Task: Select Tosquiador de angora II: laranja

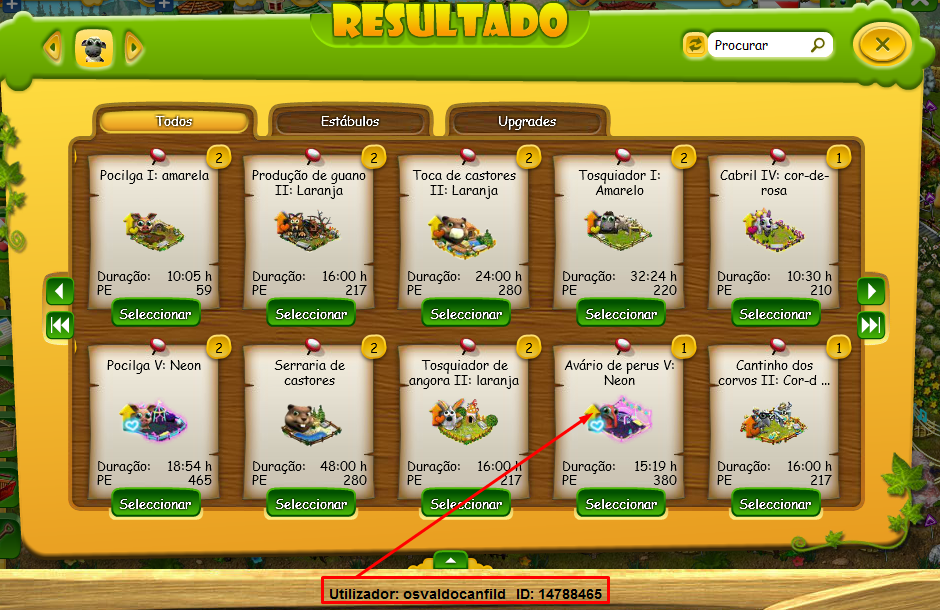Action: [465, 504]
